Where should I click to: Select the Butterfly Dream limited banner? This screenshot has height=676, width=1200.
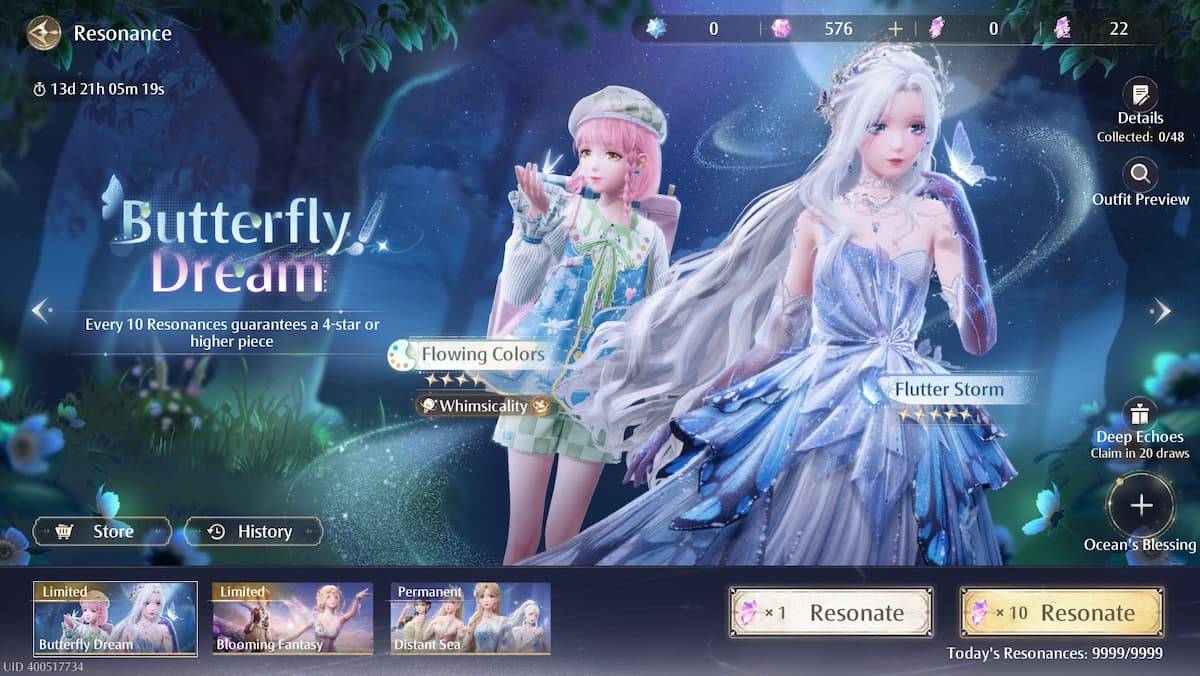115,619
